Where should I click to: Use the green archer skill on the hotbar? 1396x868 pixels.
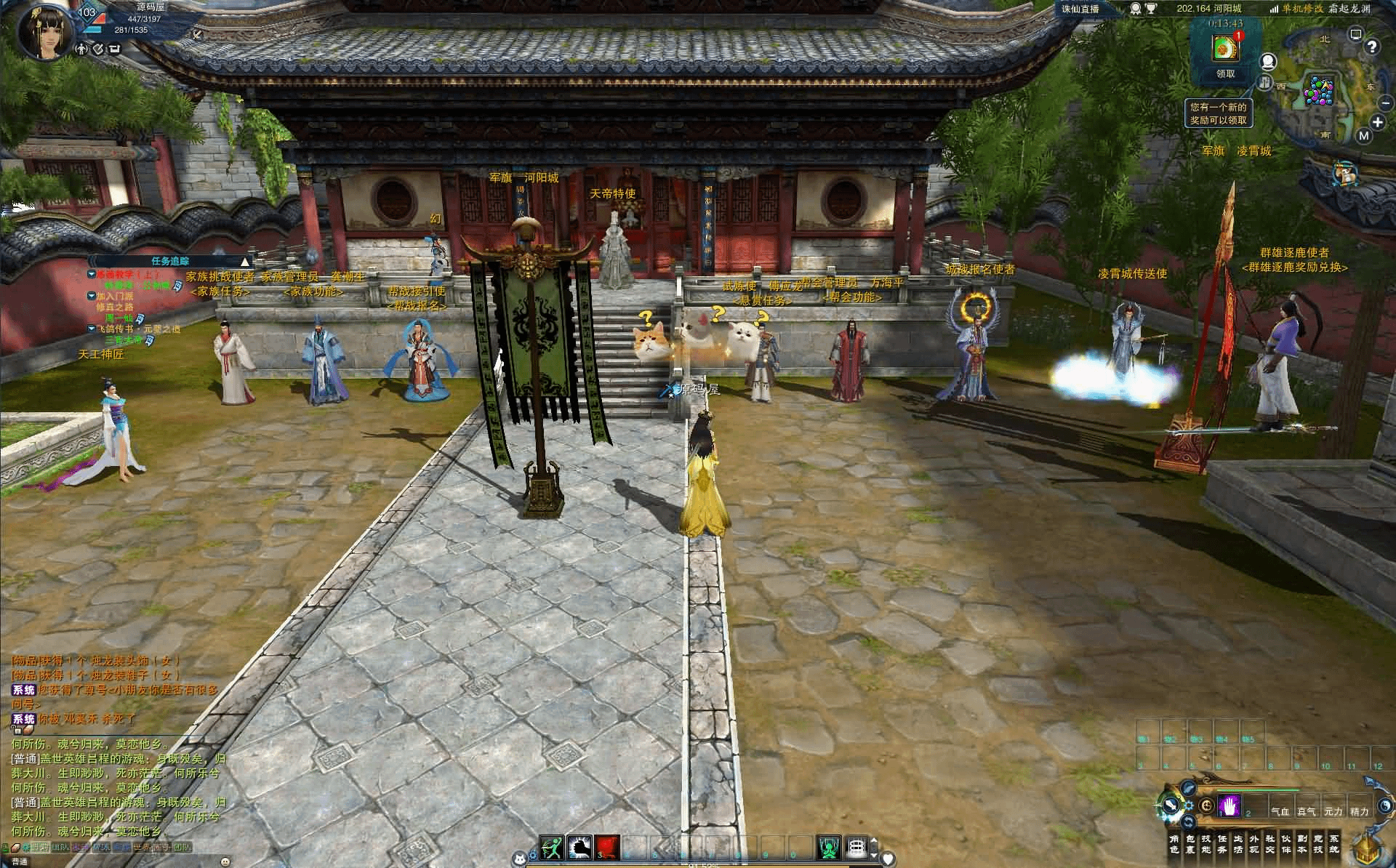551,848
